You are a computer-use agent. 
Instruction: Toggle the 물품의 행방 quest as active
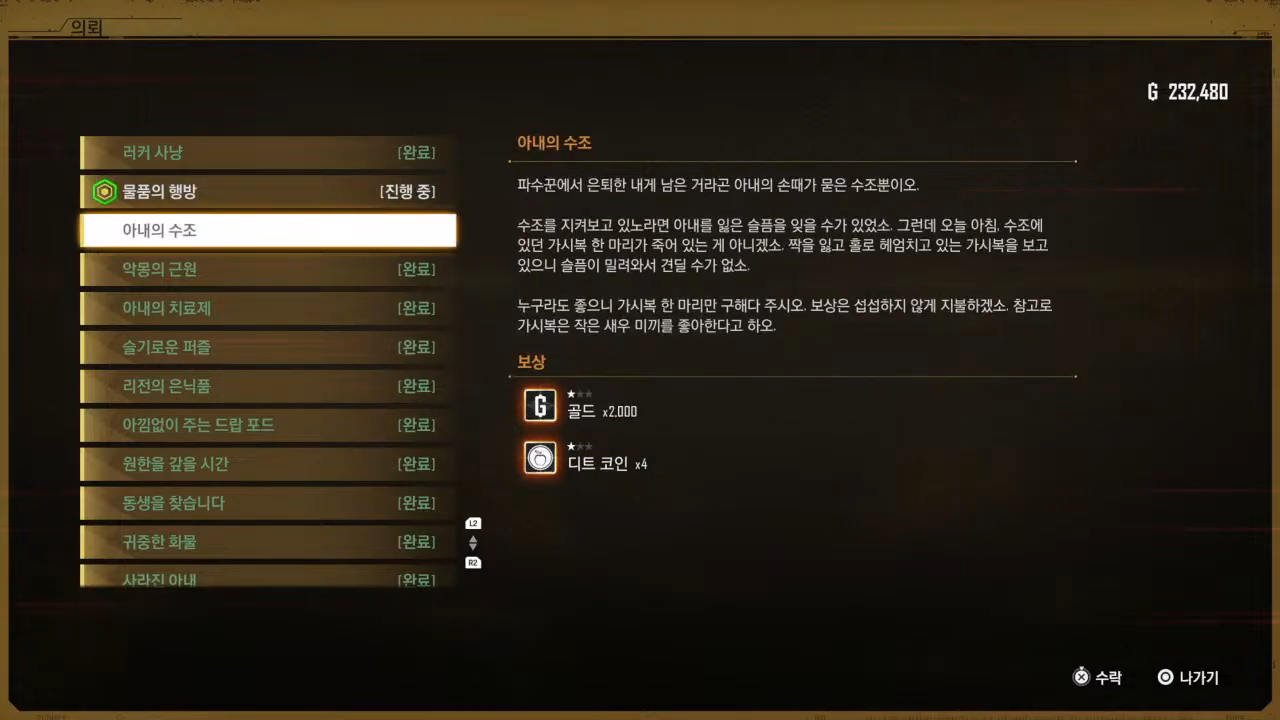tap(265, 191)
